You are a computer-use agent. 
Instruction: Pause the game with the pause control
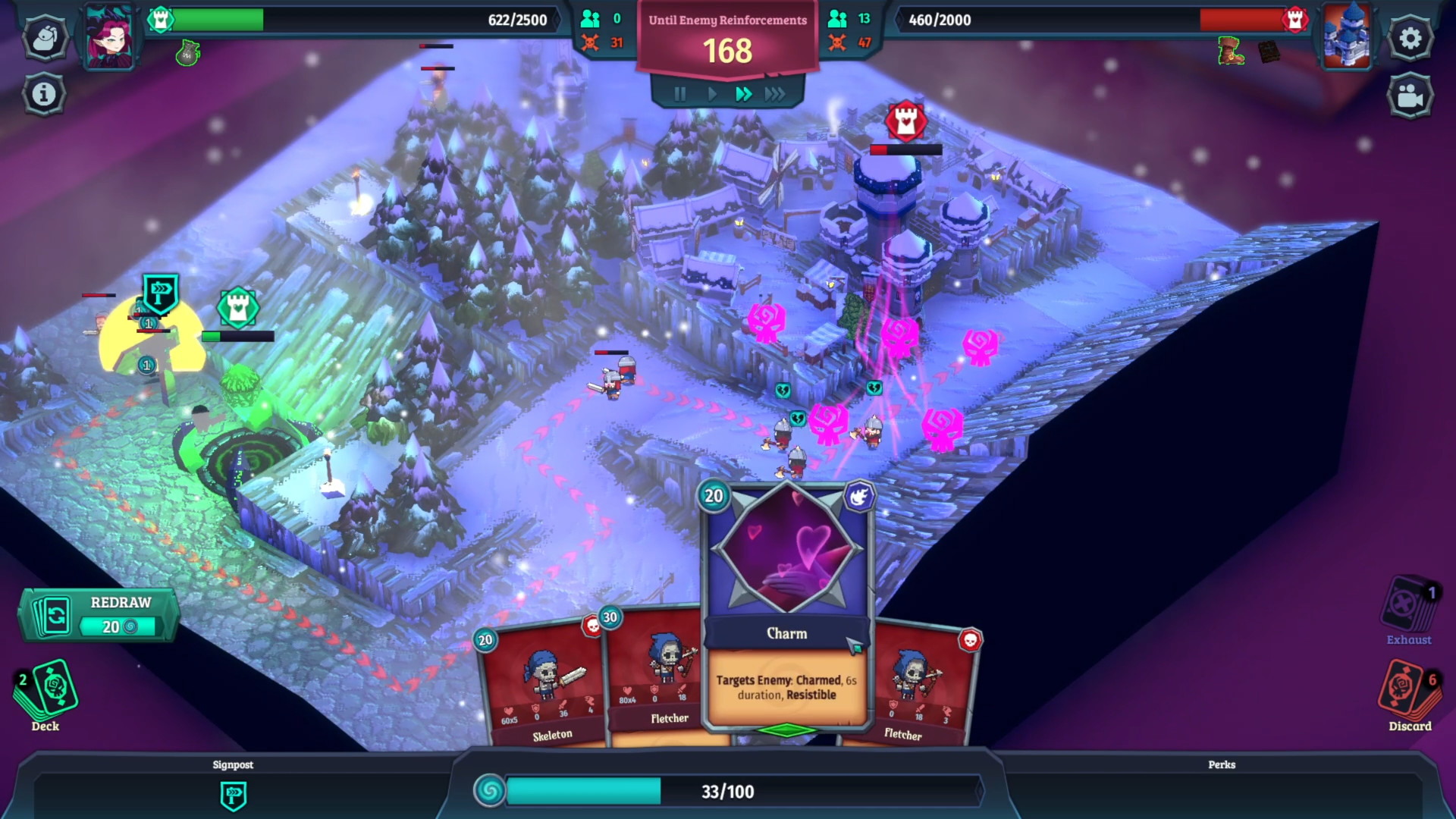pyautogui.click(x=679, y=94)
